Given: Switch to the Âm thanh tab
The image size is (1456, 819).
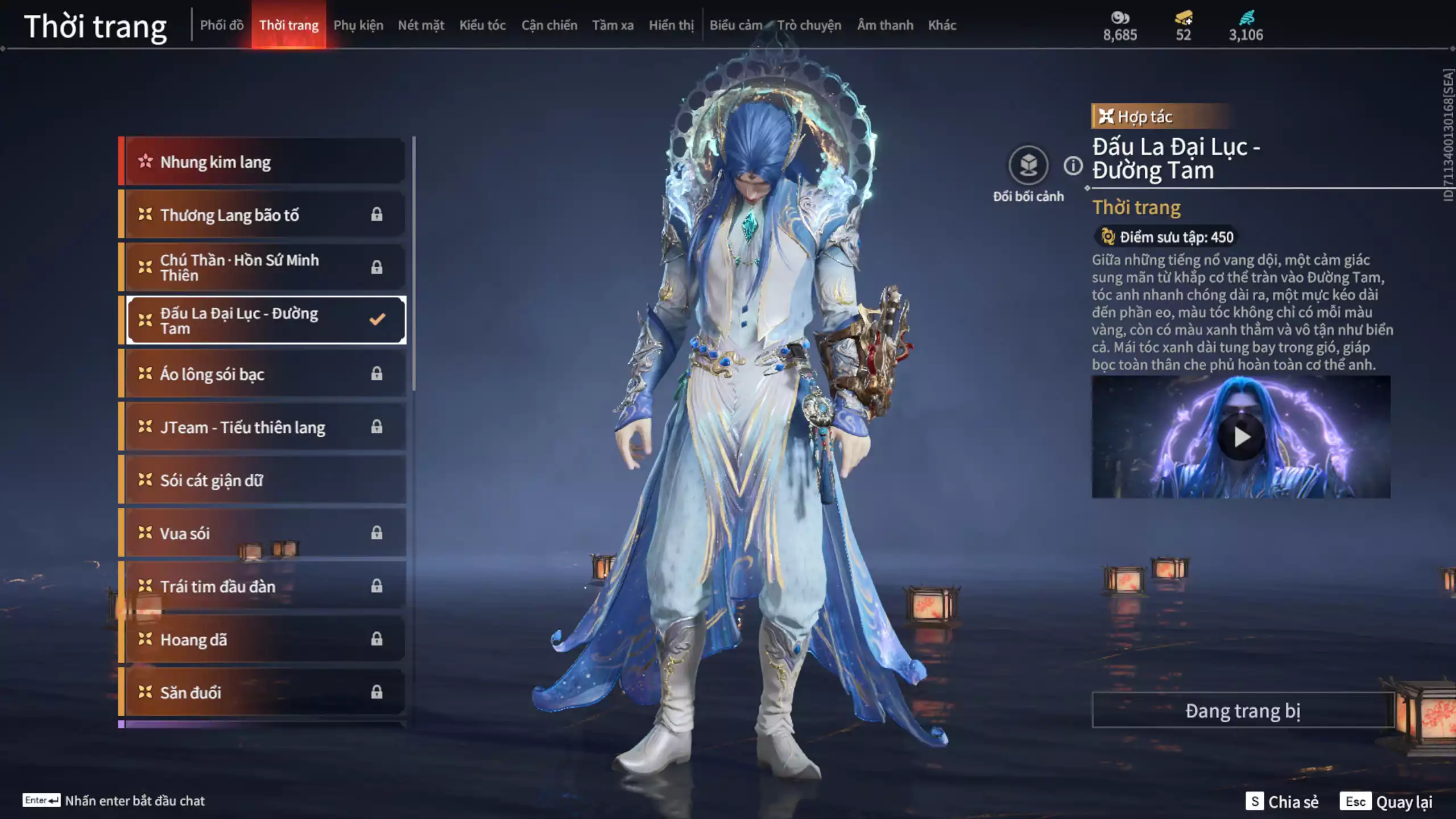Looking at the screenshot, I should (x=885, y=25).
